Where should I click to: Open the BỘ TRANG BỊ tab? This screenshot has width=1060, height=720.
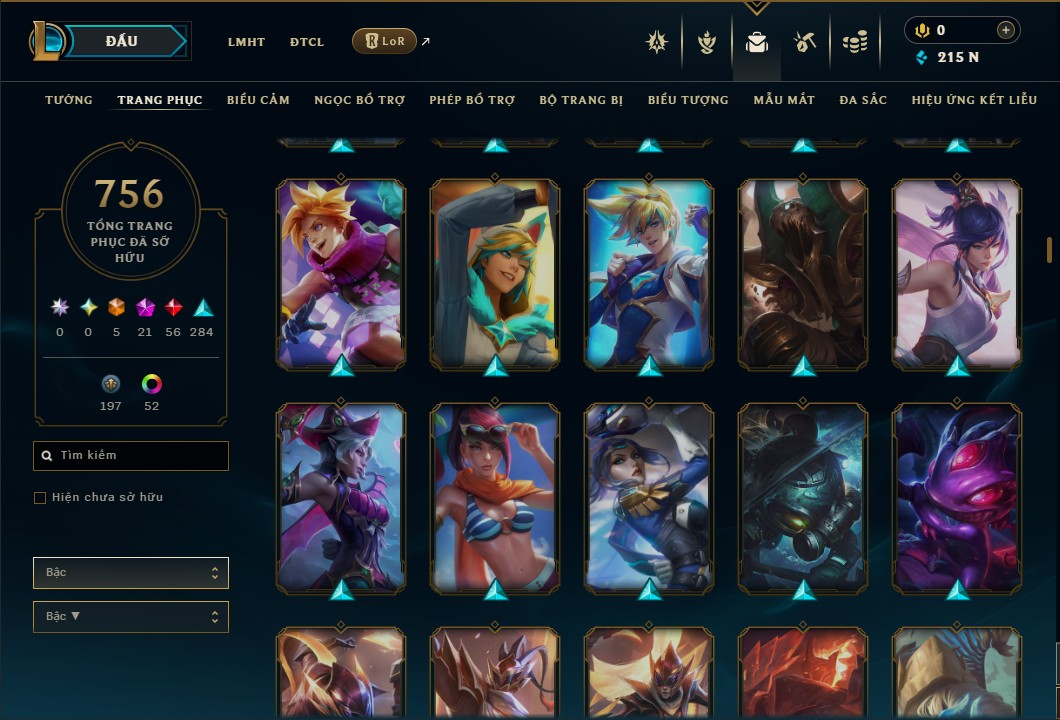pyautogui.click(x=581, y=100)
